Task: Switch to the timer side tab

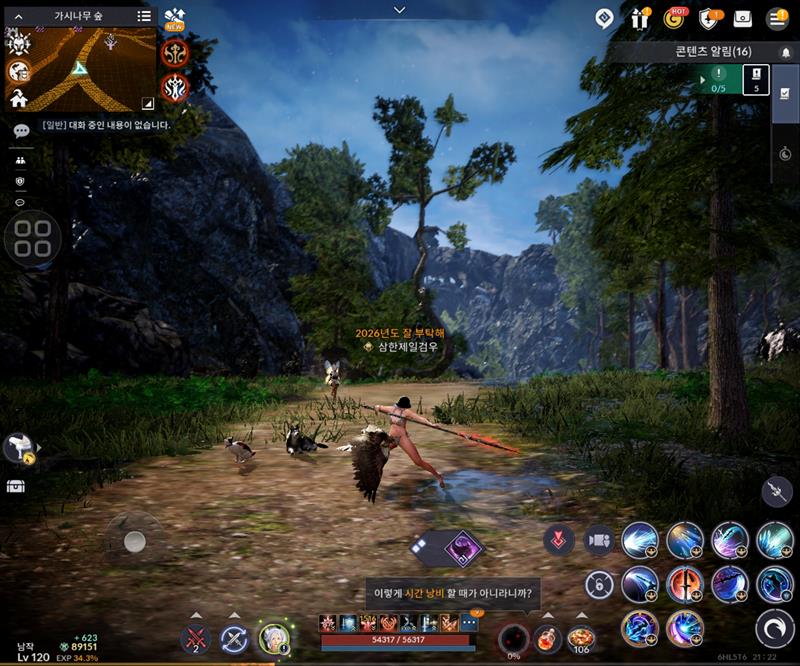Action: [x=786, y=154]
